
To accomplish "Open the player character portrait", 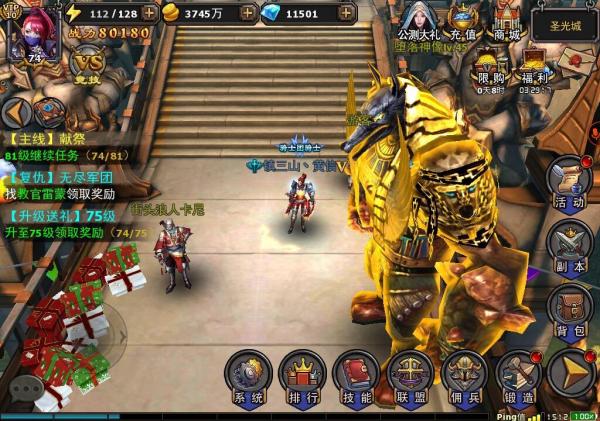I will 29,34.
